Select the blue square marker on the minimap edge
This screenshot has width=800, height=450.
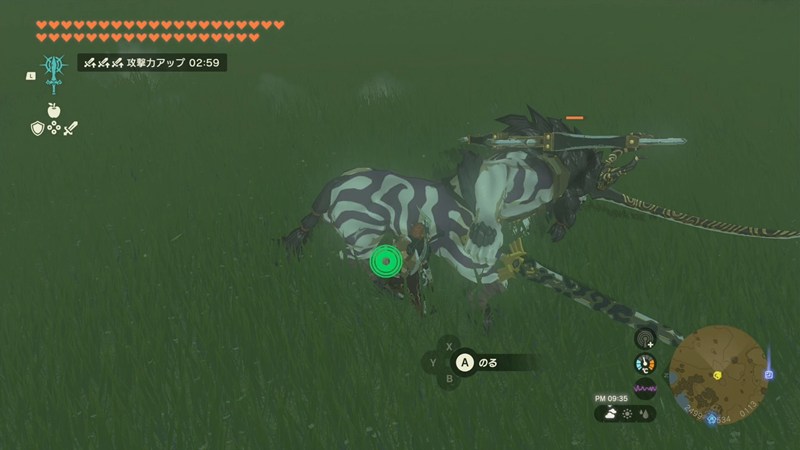click(x=769, y=375)
